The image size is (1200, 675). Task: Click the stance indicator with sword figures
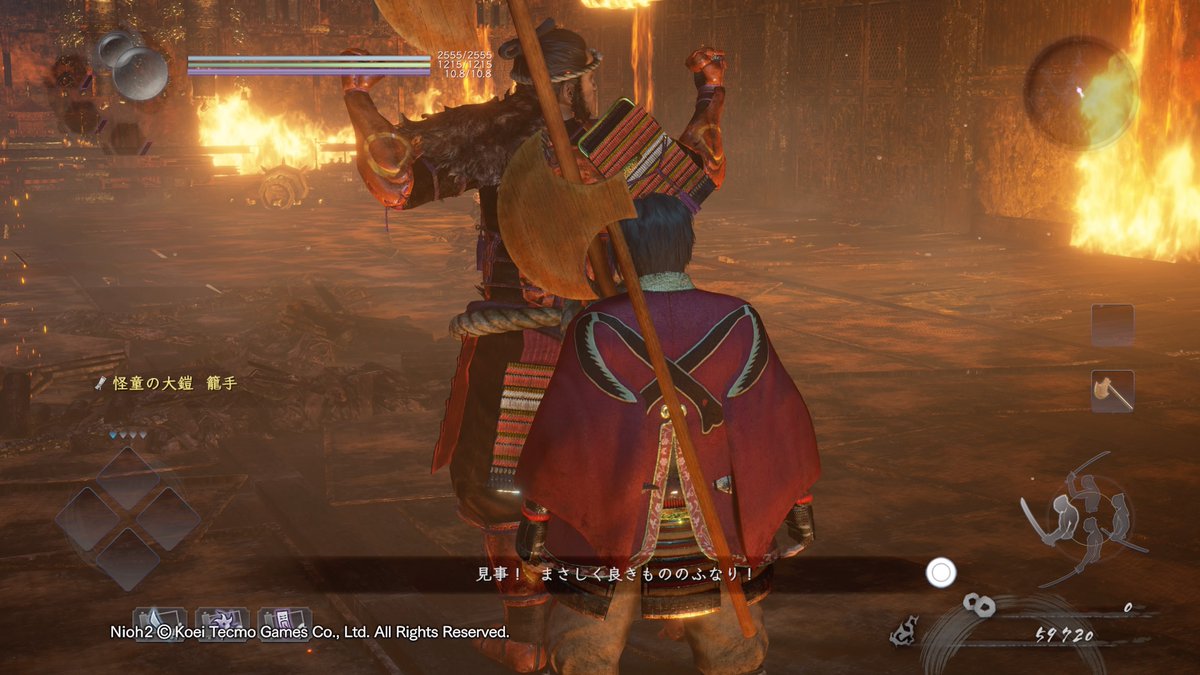tap(1081, 516)
